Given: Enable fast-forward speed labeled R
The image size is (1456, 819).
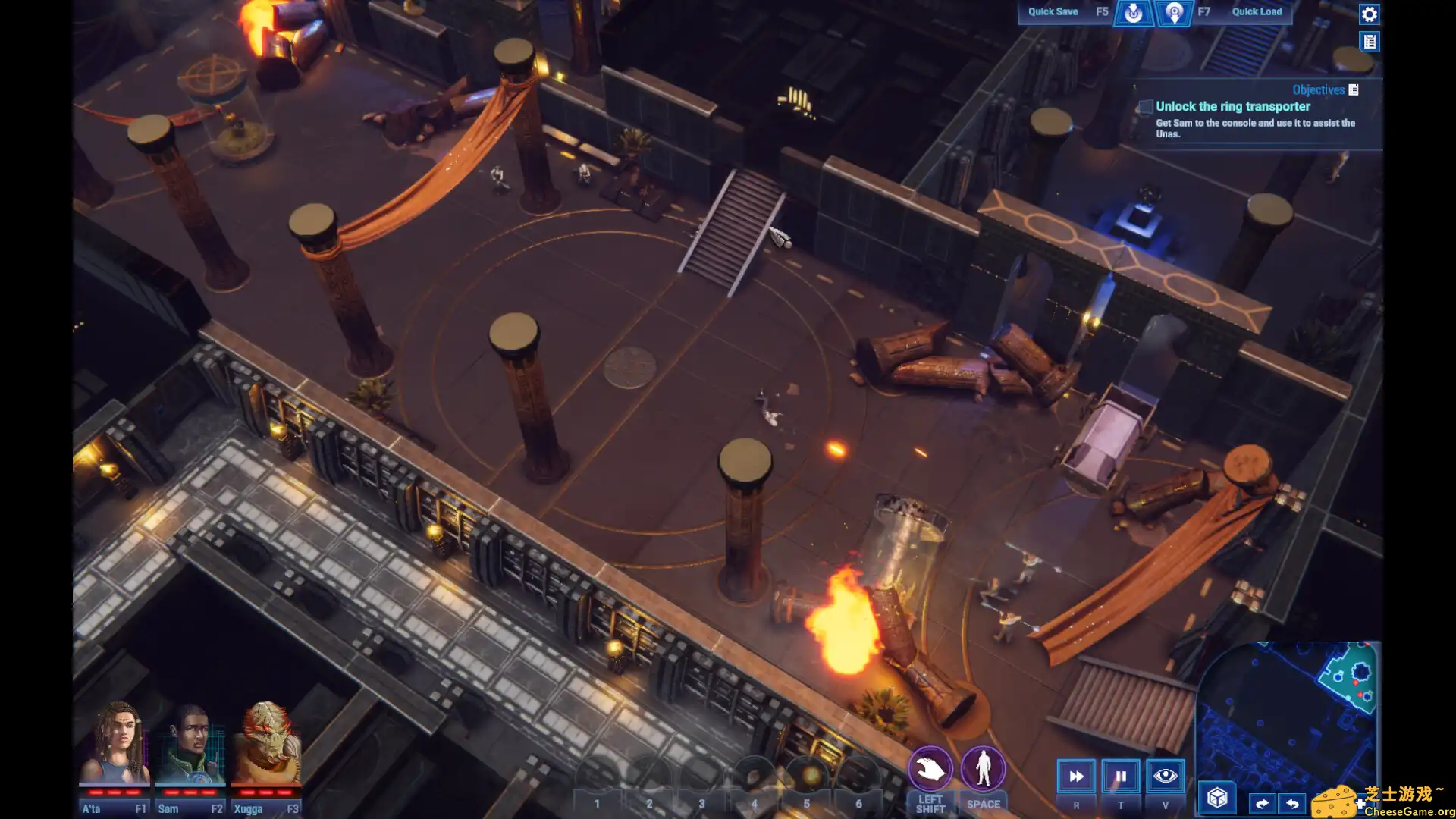Looking at the screenshot, I should (x=1076, y=775).
